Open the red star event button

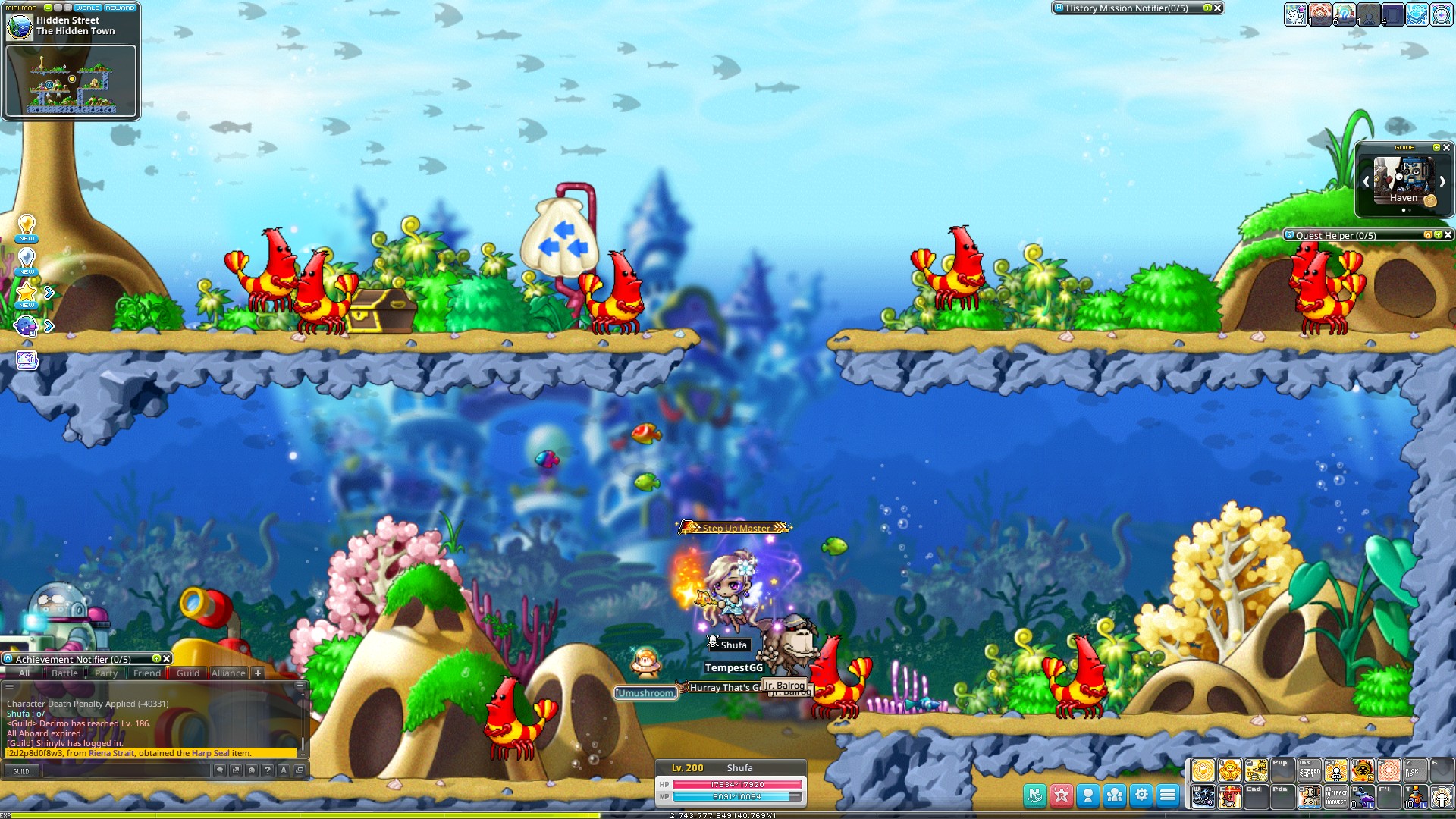(1062, 795)
